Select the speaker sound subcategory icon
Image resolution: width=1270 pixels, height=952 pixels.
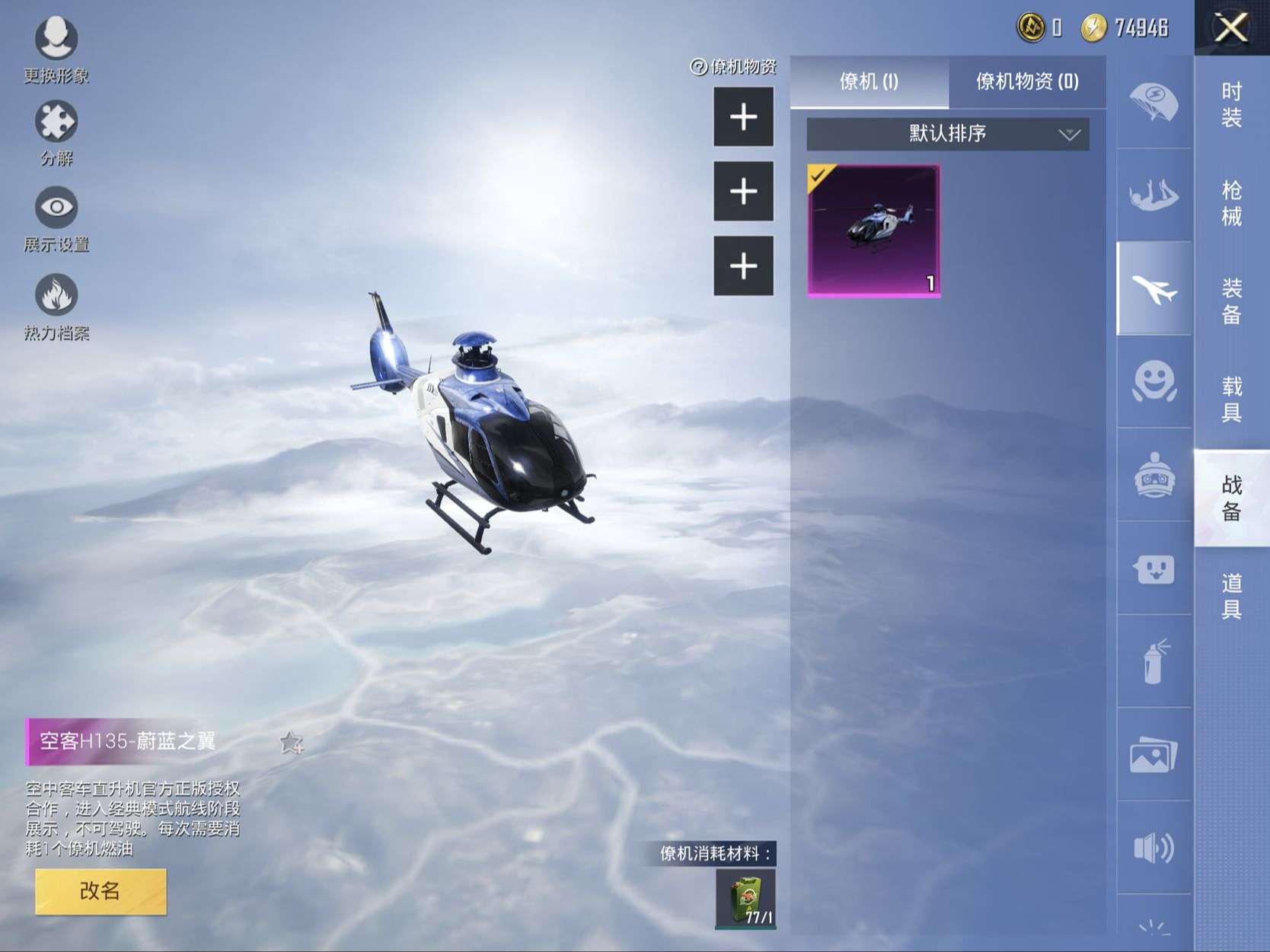1154,848
